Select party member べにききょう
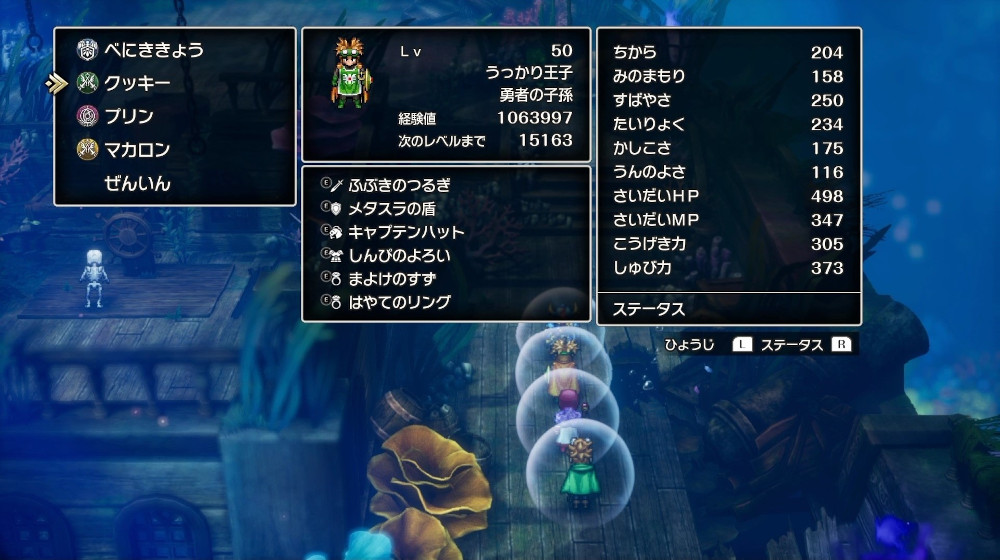The image size is (1000, 560). coord(153,50)
